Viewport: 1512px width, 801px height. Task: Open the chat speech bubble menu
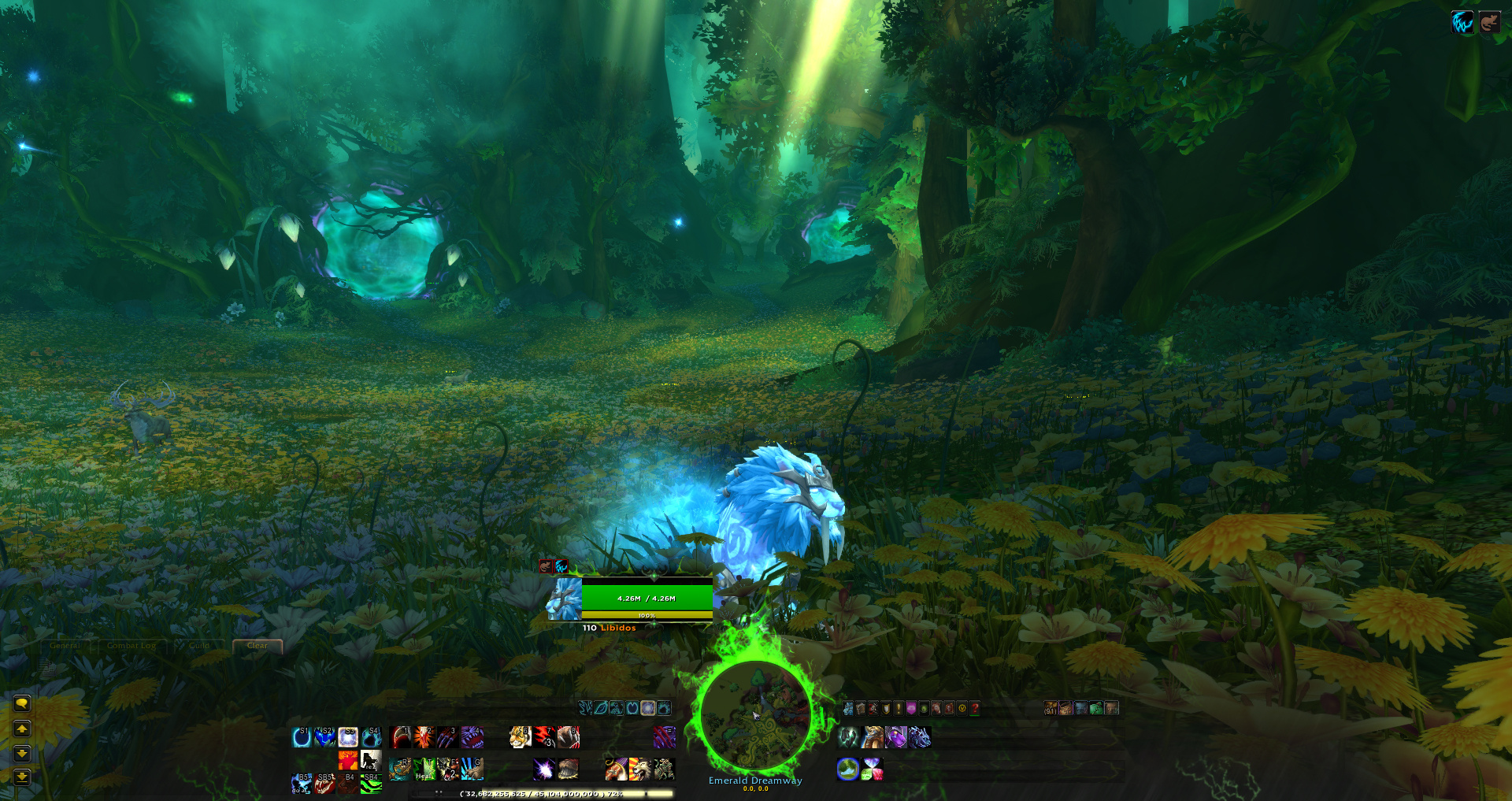[x=22, y=703]
